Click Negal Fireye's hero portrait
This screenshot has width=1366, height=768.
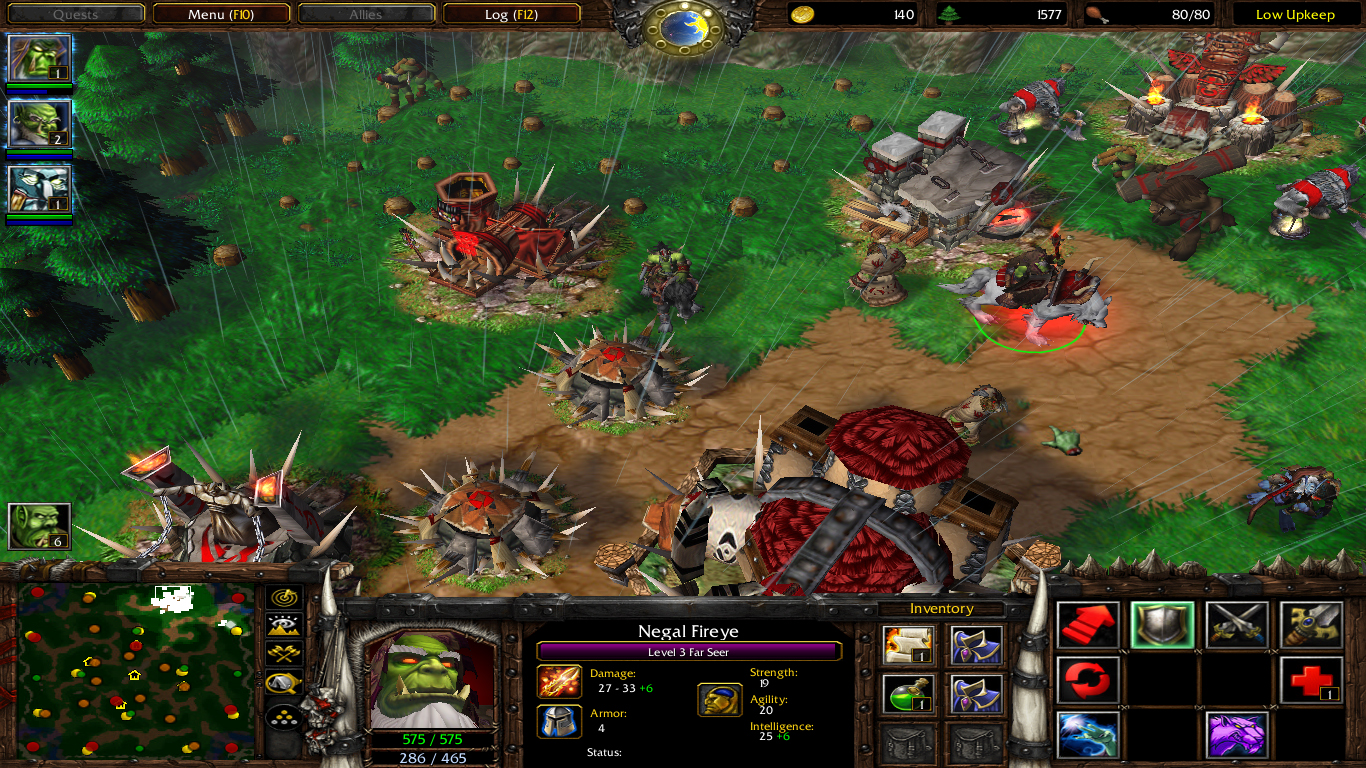coord(432,680)
